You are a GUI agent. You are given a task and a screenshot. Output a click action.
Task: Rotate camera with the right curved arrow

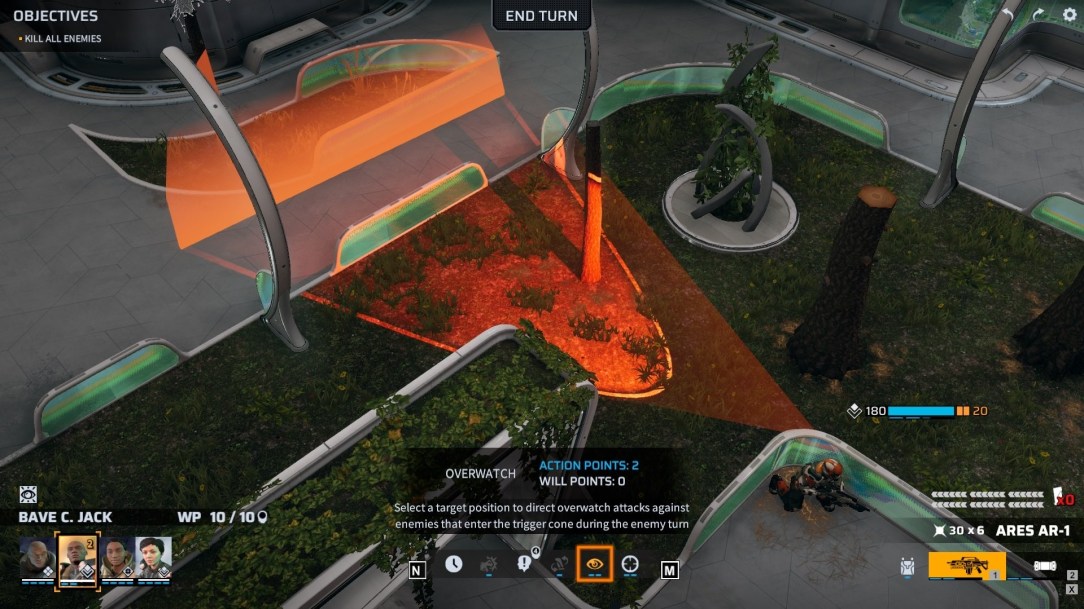(x=1038, y=15)
